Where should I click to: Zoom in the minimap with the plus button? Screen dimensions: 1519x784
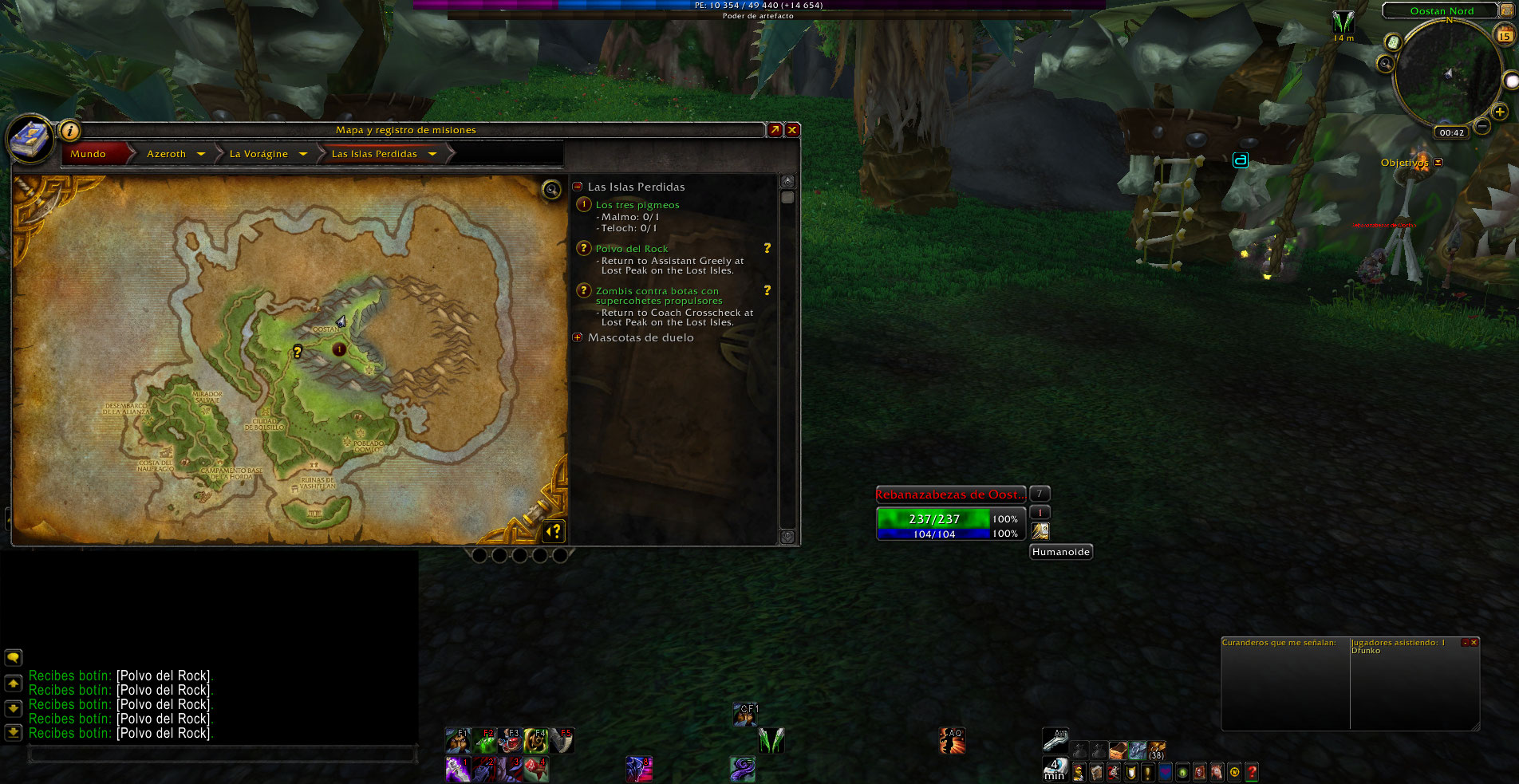pyautogui.click(x=1500, y=112)
